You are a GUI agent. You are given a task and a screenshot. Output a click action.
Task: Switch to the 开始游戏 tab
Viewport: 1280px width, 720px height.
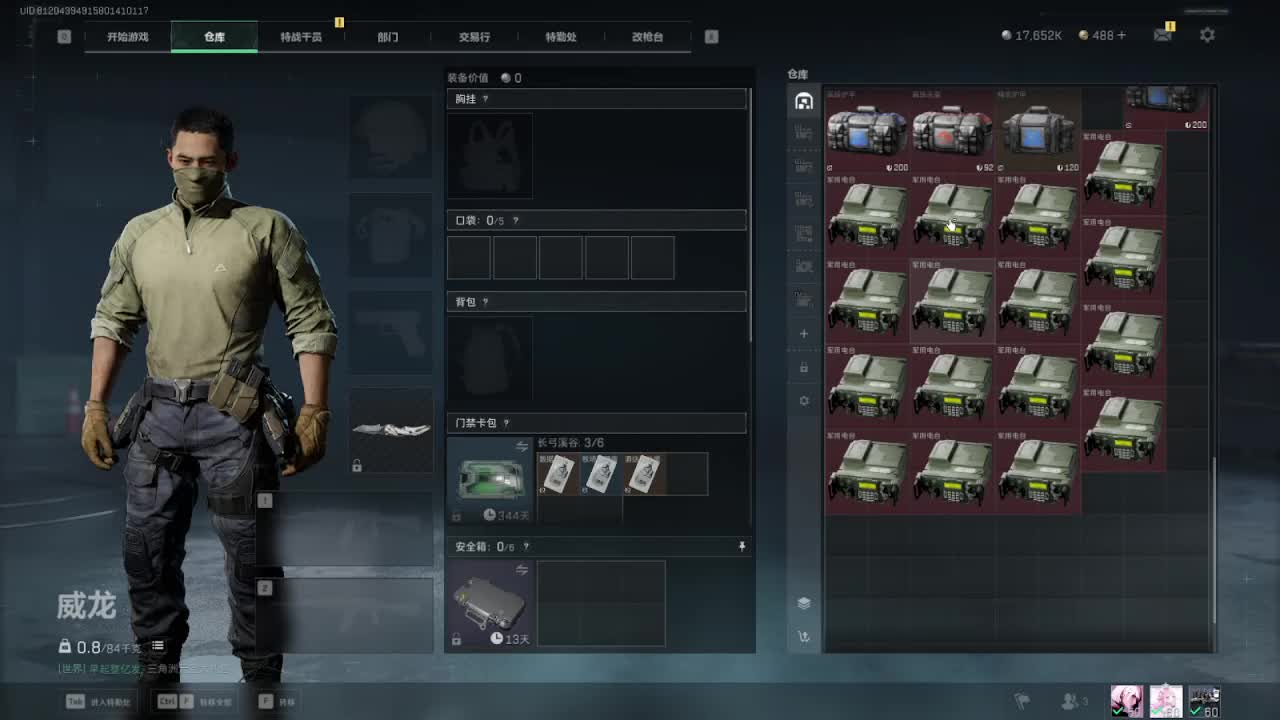(128, 37)
